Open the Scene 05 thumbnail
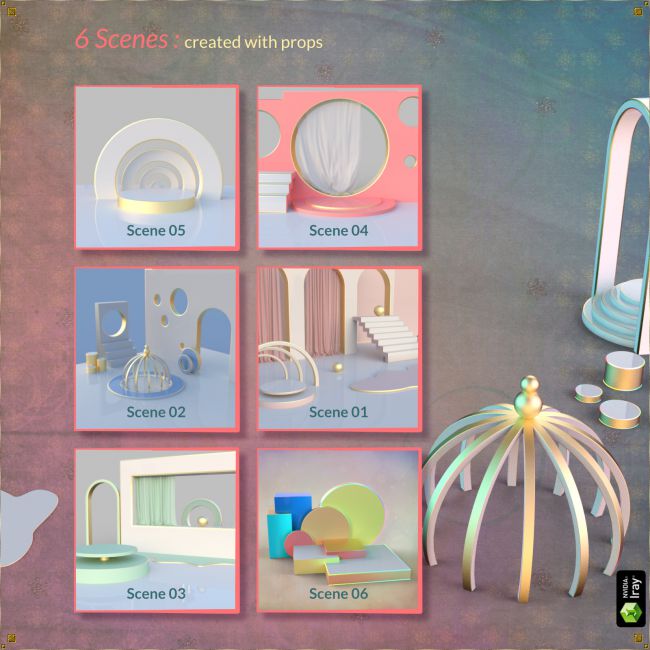650x650 pixels. [x=156, y=167]
